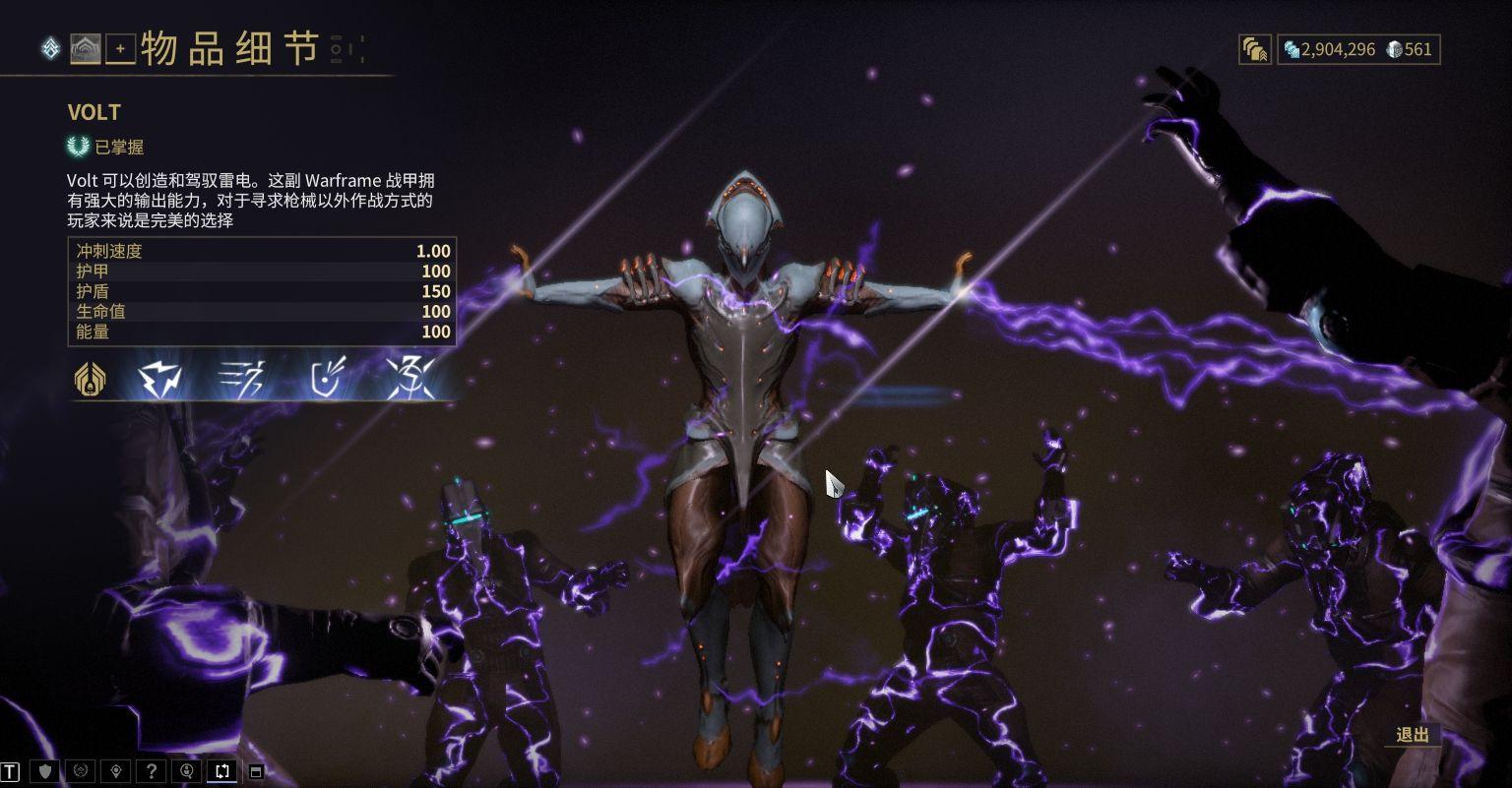1512x788 pixels.
Task: Click the player lookup magnifier icon
Action: coord(187,771)
